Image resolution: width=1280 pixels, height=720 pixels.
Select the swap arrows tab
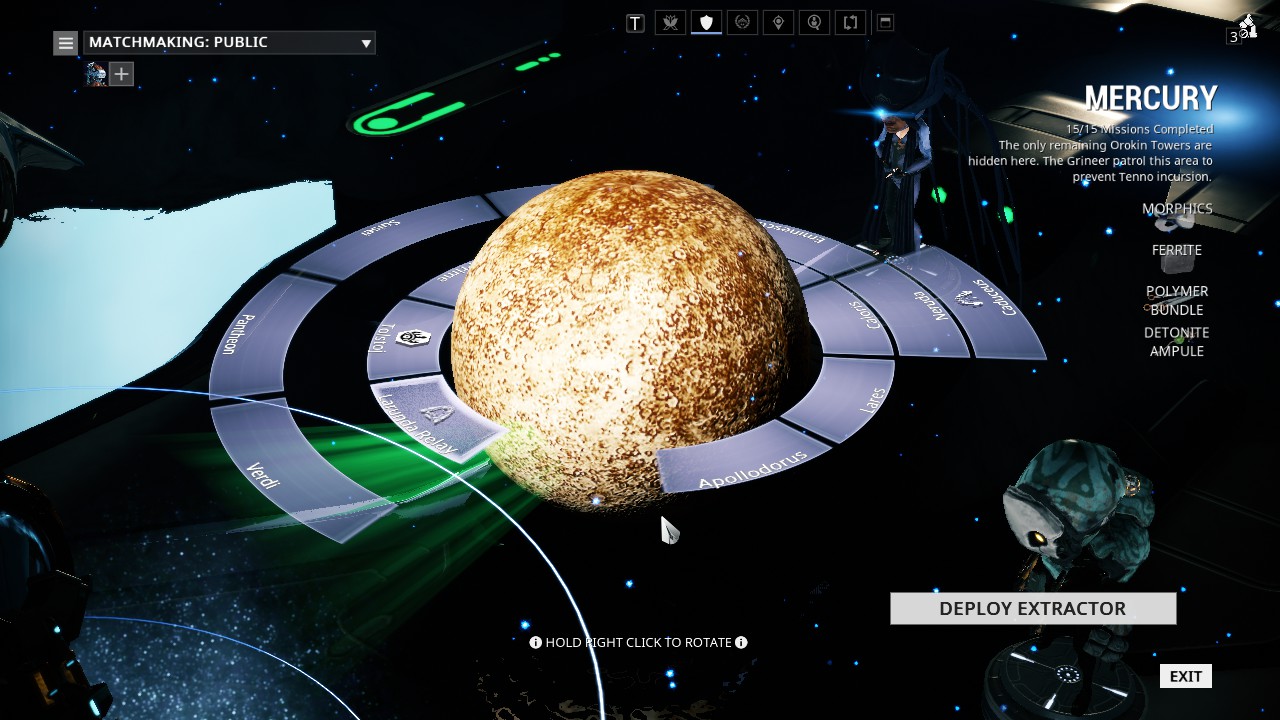pos(850,22)
